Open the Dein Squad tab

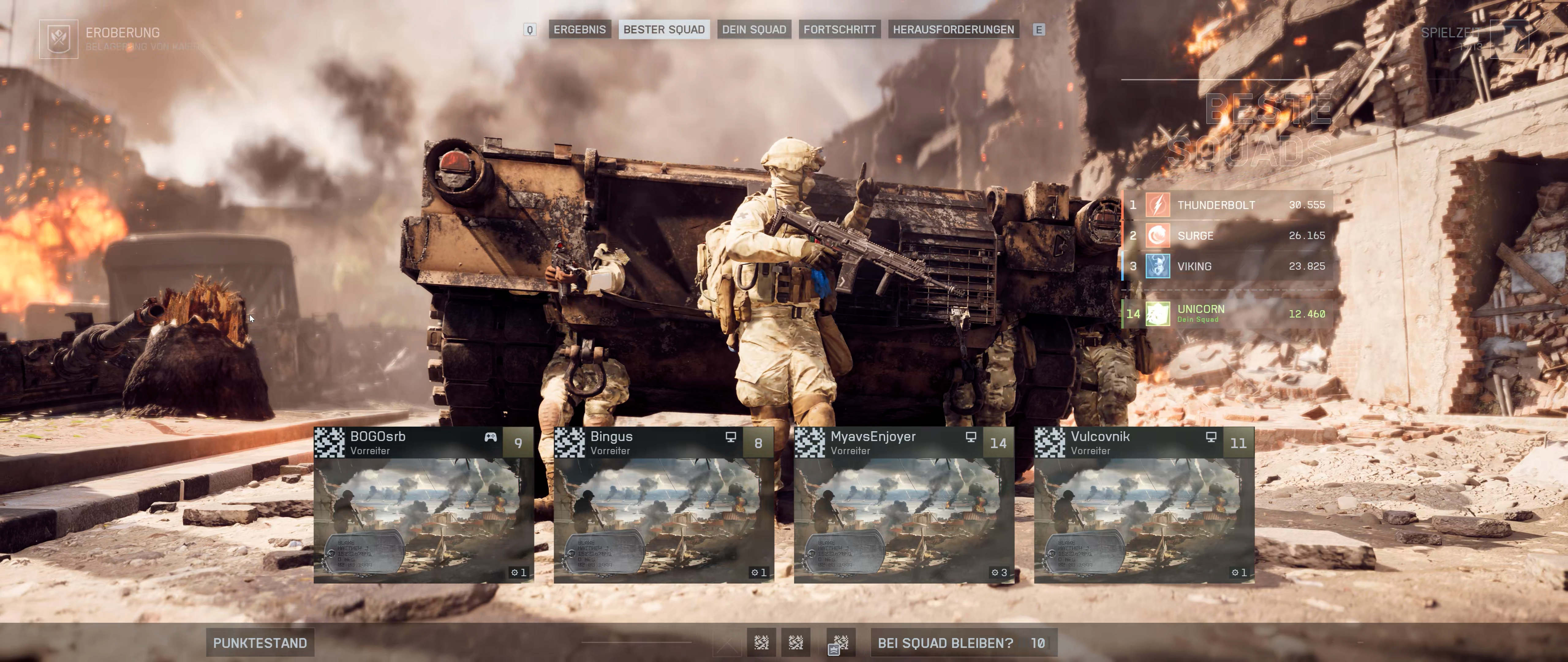click(x=754, y=29)
